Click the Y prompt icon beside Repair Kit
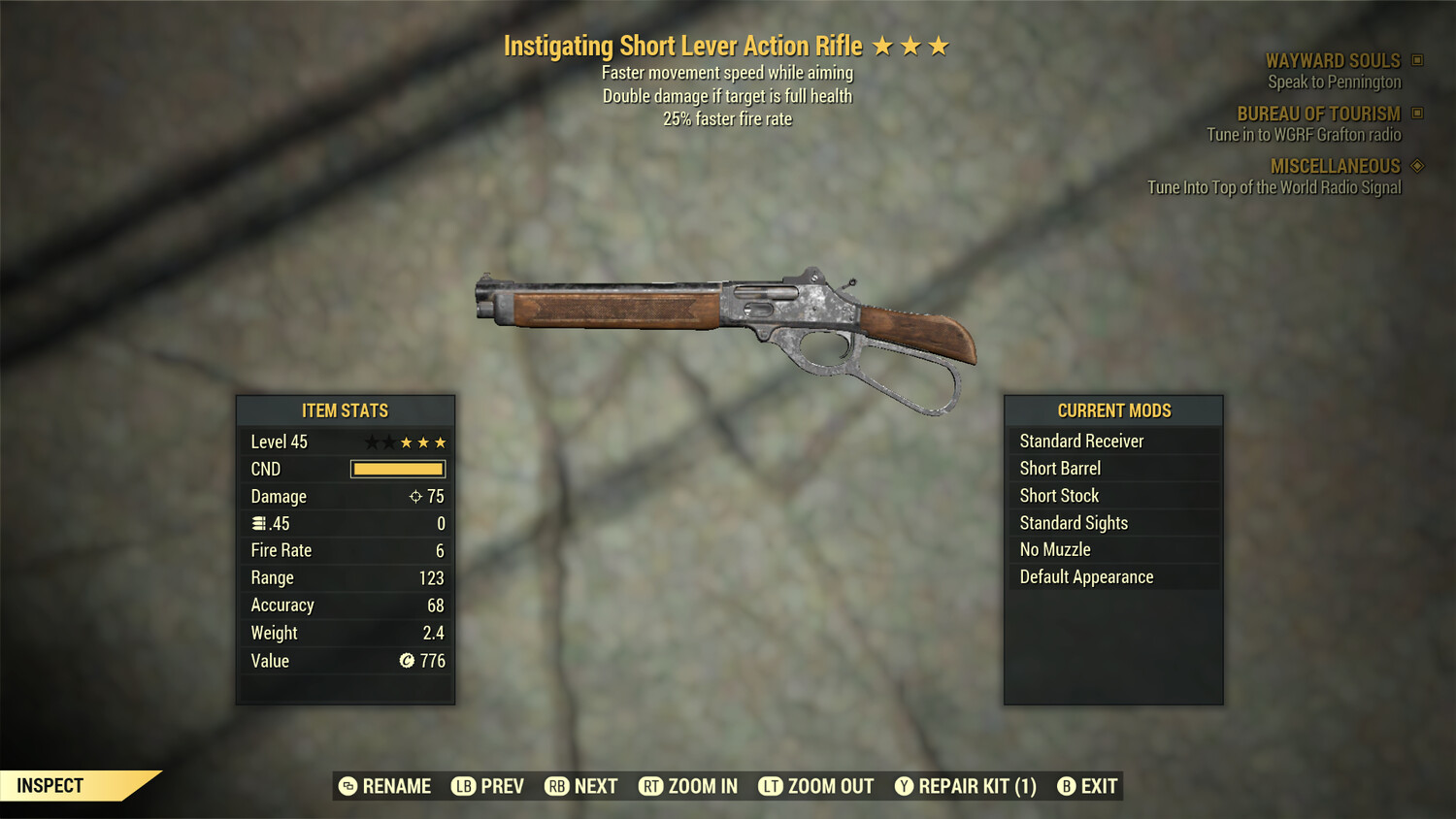 coord(906,786)
